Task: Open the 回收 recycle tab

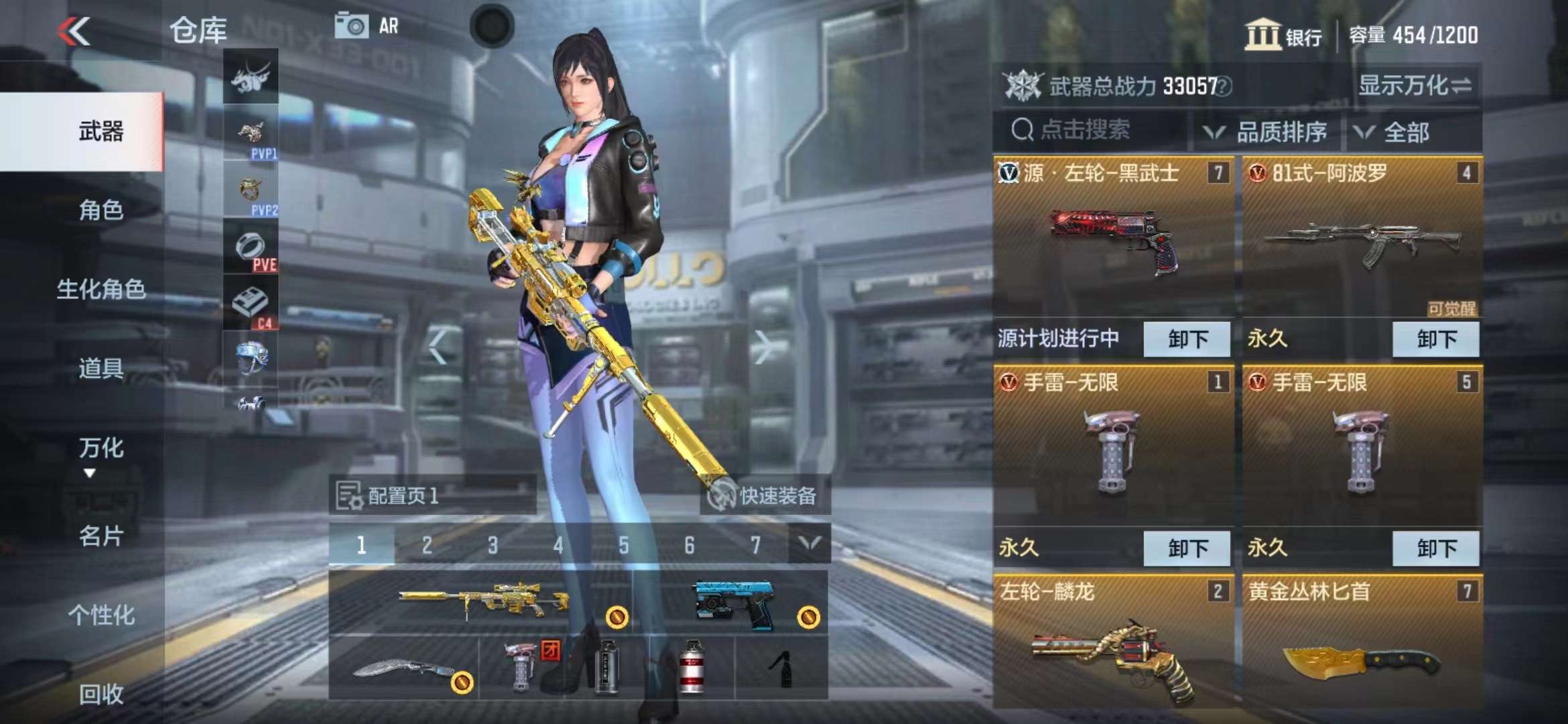Action: pos(101,695)
